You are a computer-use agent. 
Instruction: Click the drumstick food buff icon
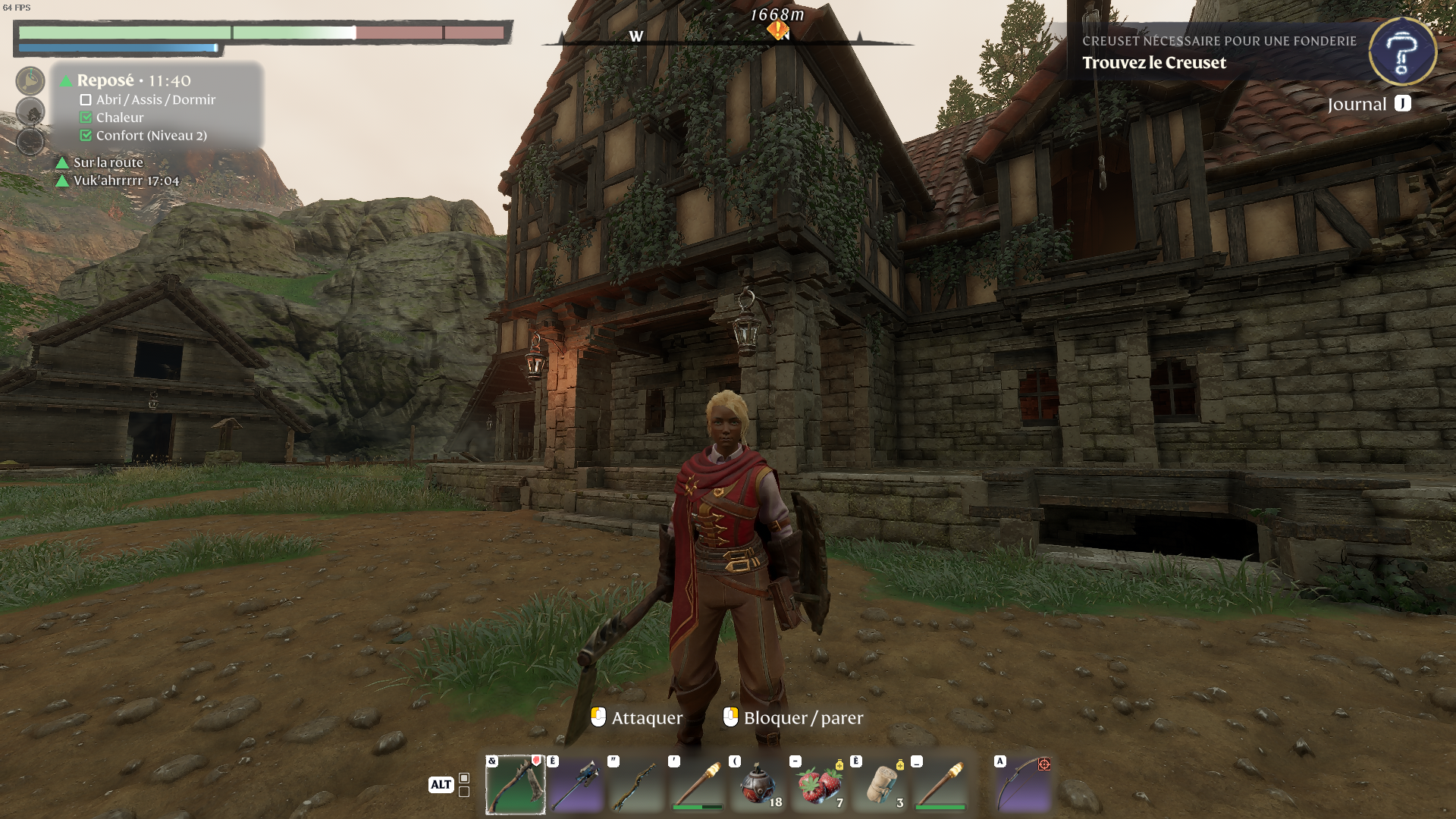[30, 81]
